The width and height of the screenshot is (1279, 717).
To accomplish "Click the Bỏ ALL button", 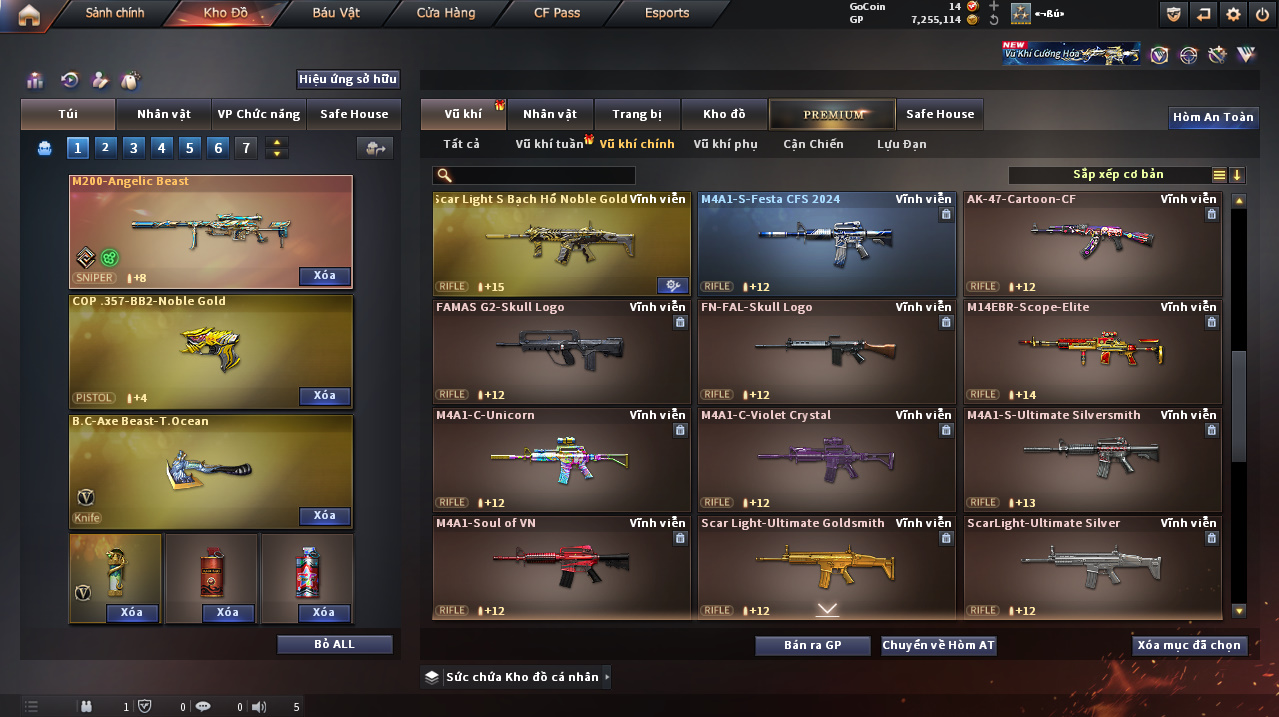I will (334, 644).
